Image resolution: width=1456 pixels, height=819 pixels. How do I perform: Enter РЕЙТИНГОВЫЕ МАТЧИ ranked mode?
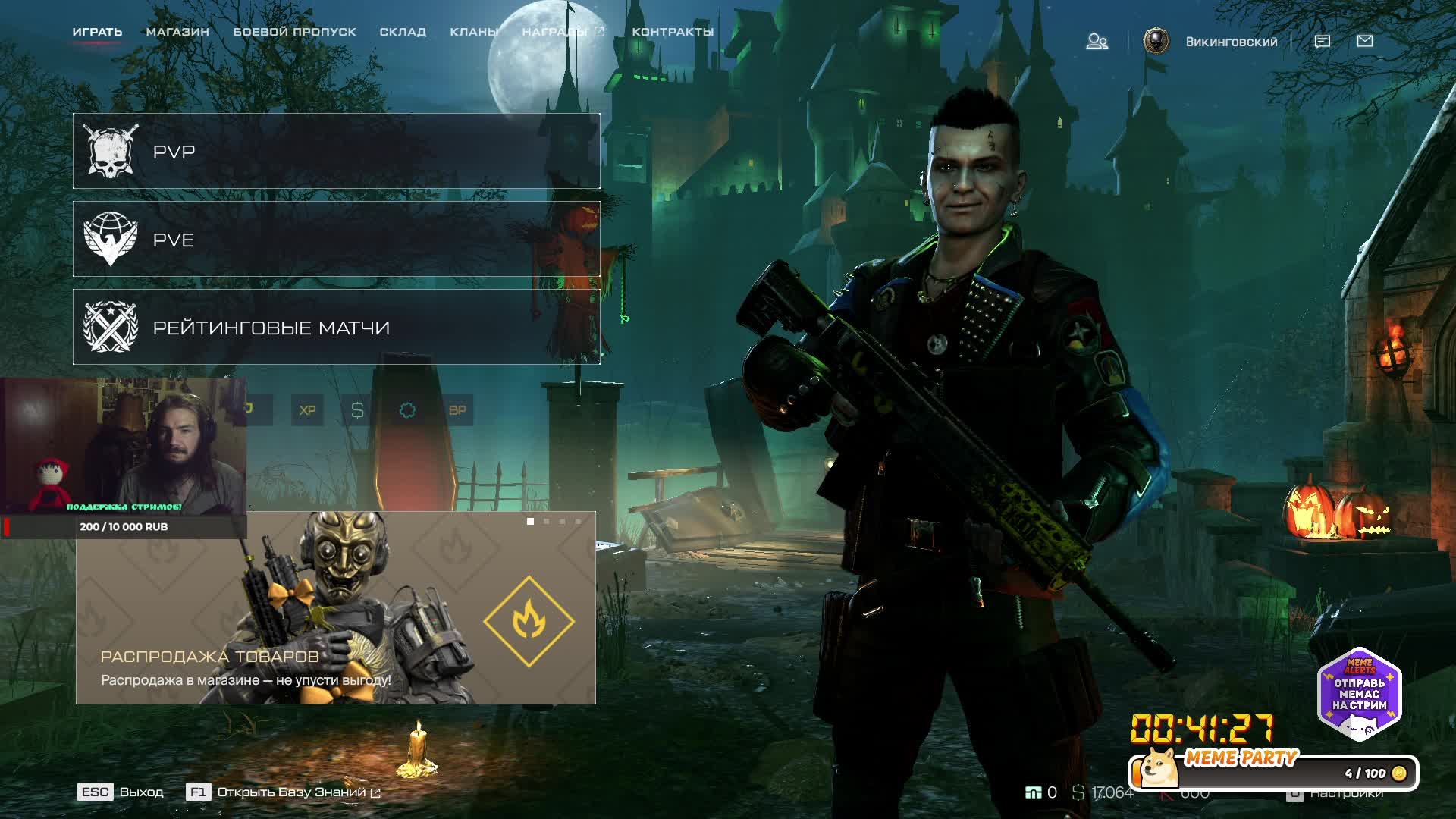pos(336,327)
